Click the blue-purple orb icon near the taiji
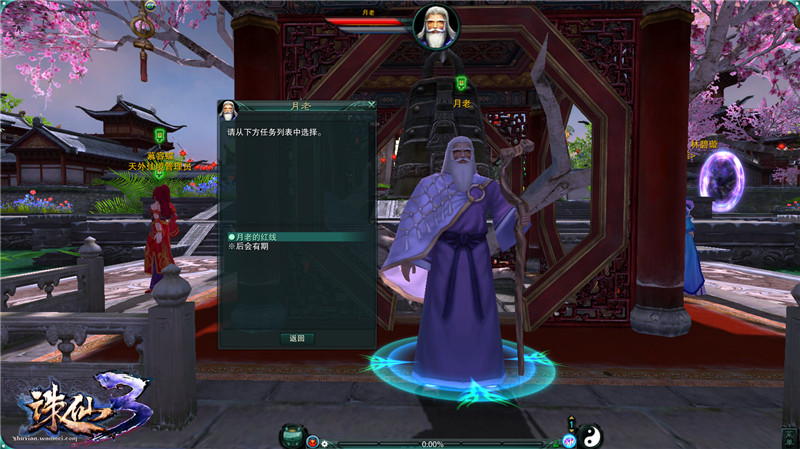This screenshot has height=449, width=800. pyautogui.click(x=569, y=441)
